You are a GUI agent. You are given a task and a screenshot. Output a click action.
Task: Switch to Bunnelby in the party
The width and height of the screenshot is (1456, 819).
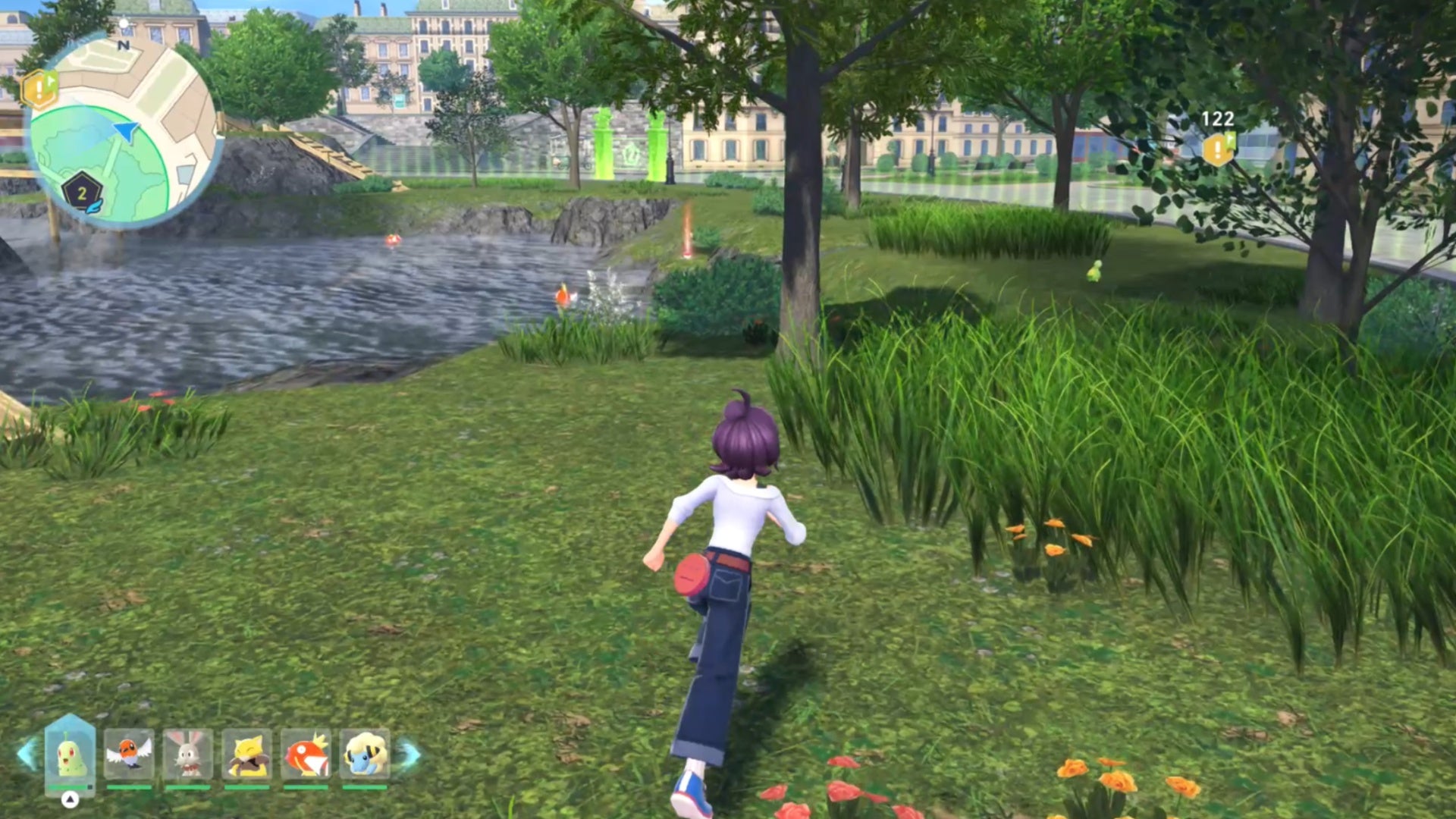(188, 755)
